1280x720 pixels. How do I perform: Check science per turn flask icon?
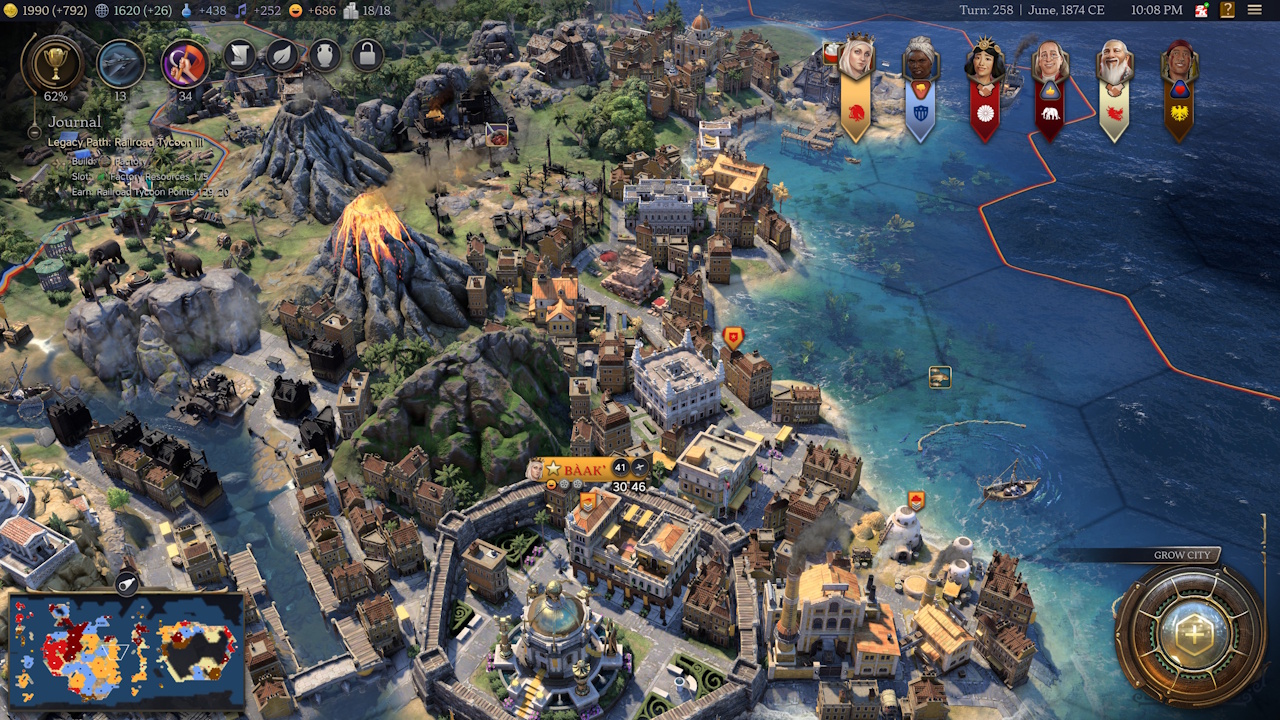[186, 11]
